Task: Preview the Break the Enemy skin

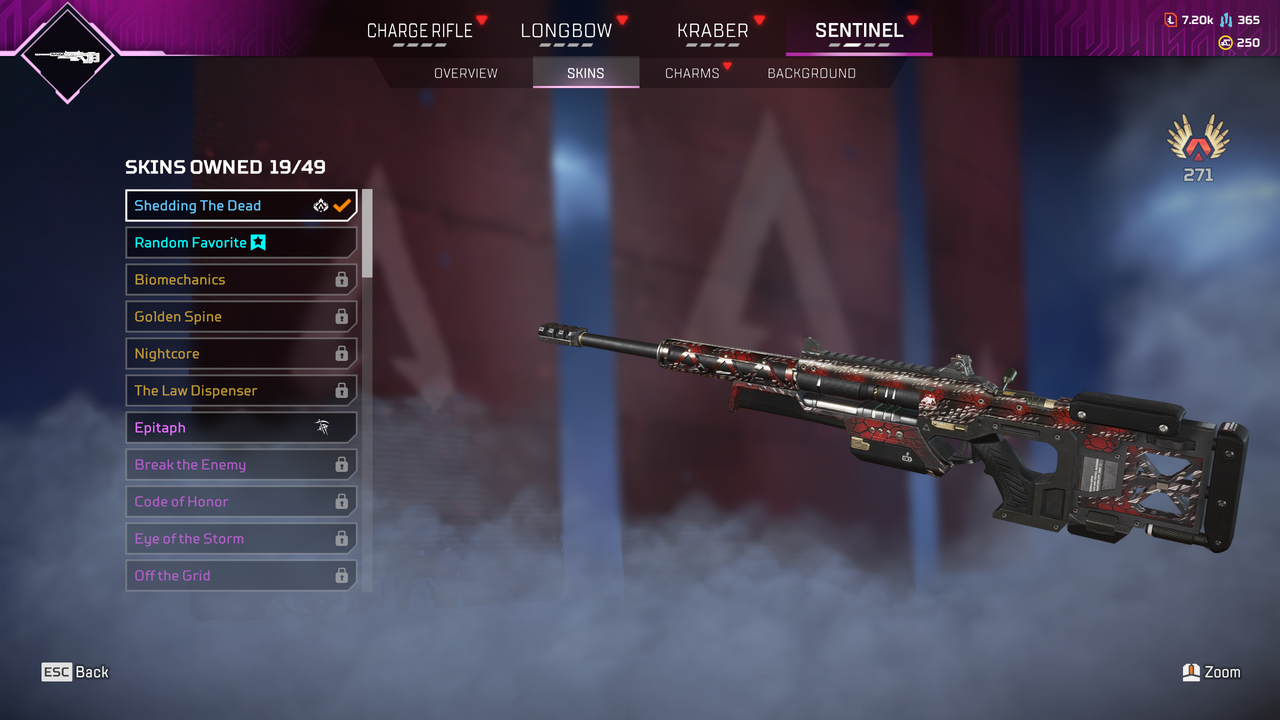Action: (240, 465)
